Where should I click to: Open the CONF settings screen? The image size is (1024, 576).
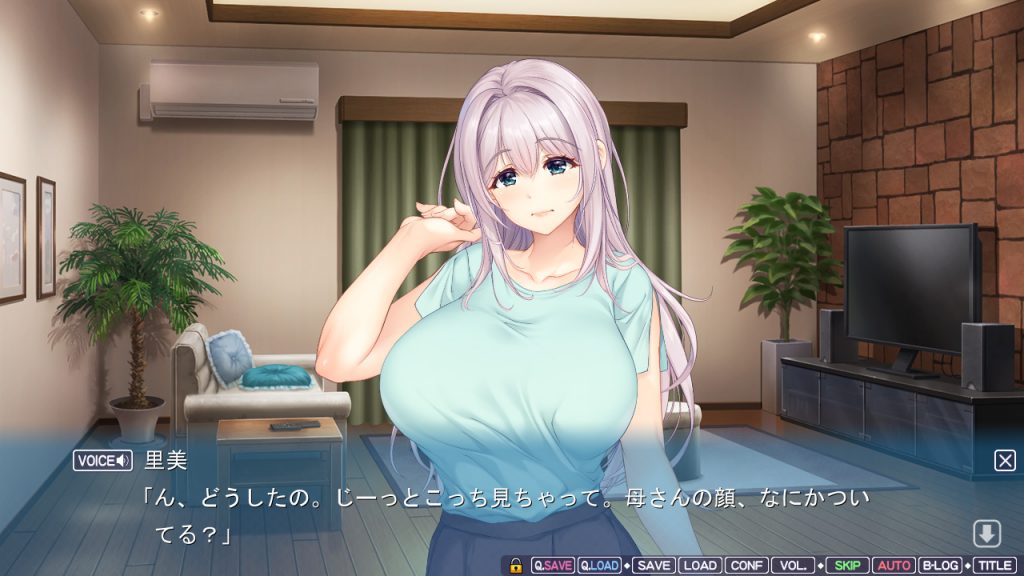tap(746, 565)
